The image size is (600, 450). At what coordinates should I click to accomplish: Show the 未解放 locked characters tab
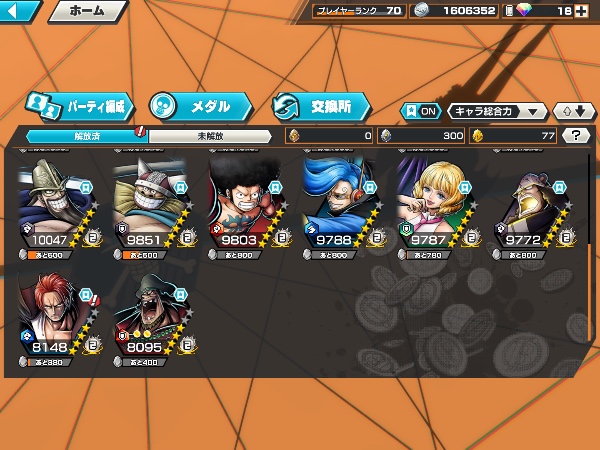pos(210,135)
